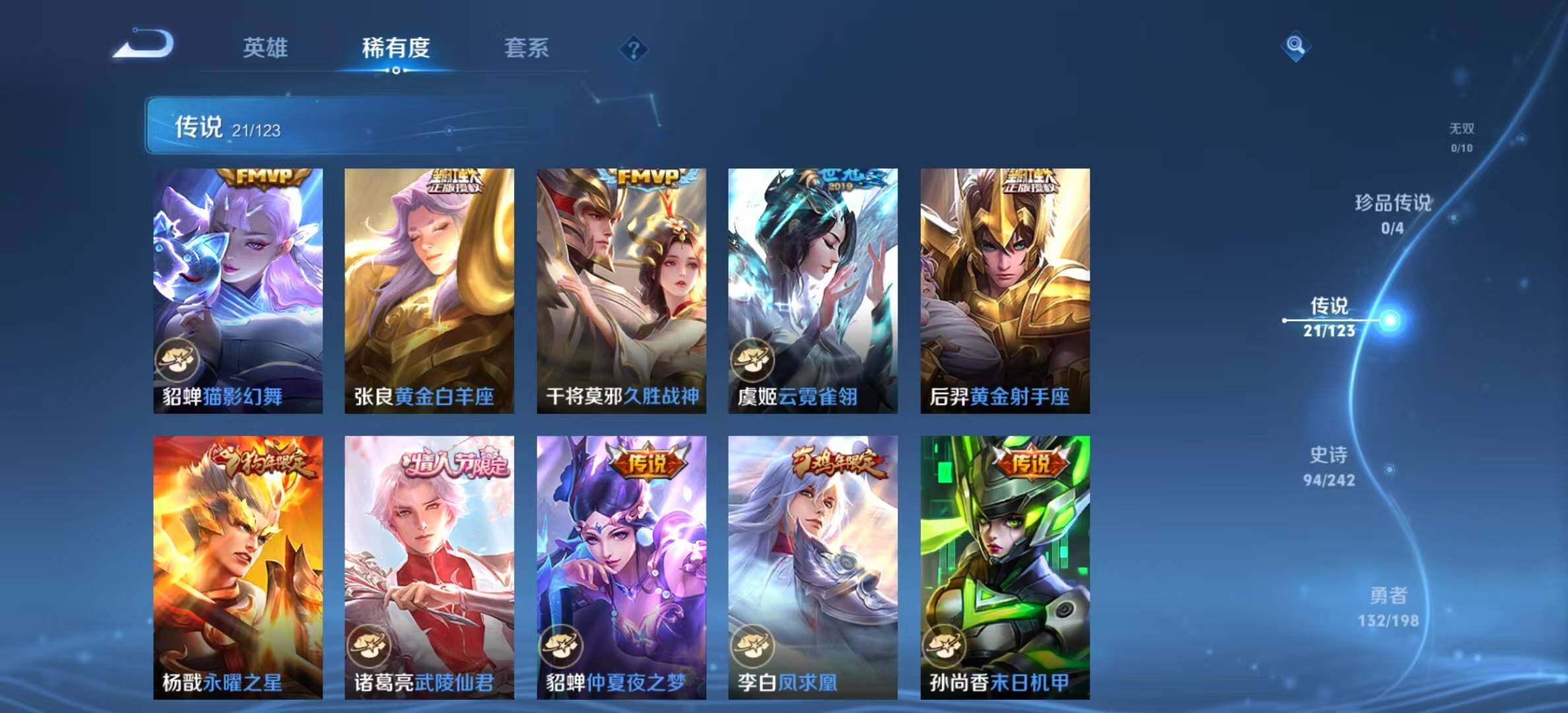Select 李白 凤求凰 skin card
The image size is (1568, 713).
click(812, 566)
